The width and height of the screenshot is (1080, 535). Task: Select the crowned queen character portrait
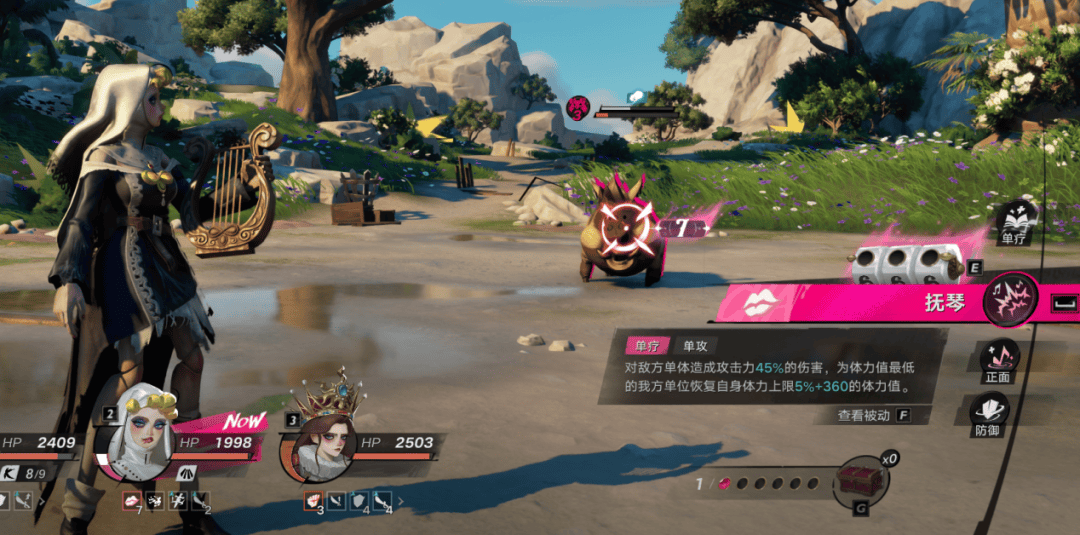322,444
